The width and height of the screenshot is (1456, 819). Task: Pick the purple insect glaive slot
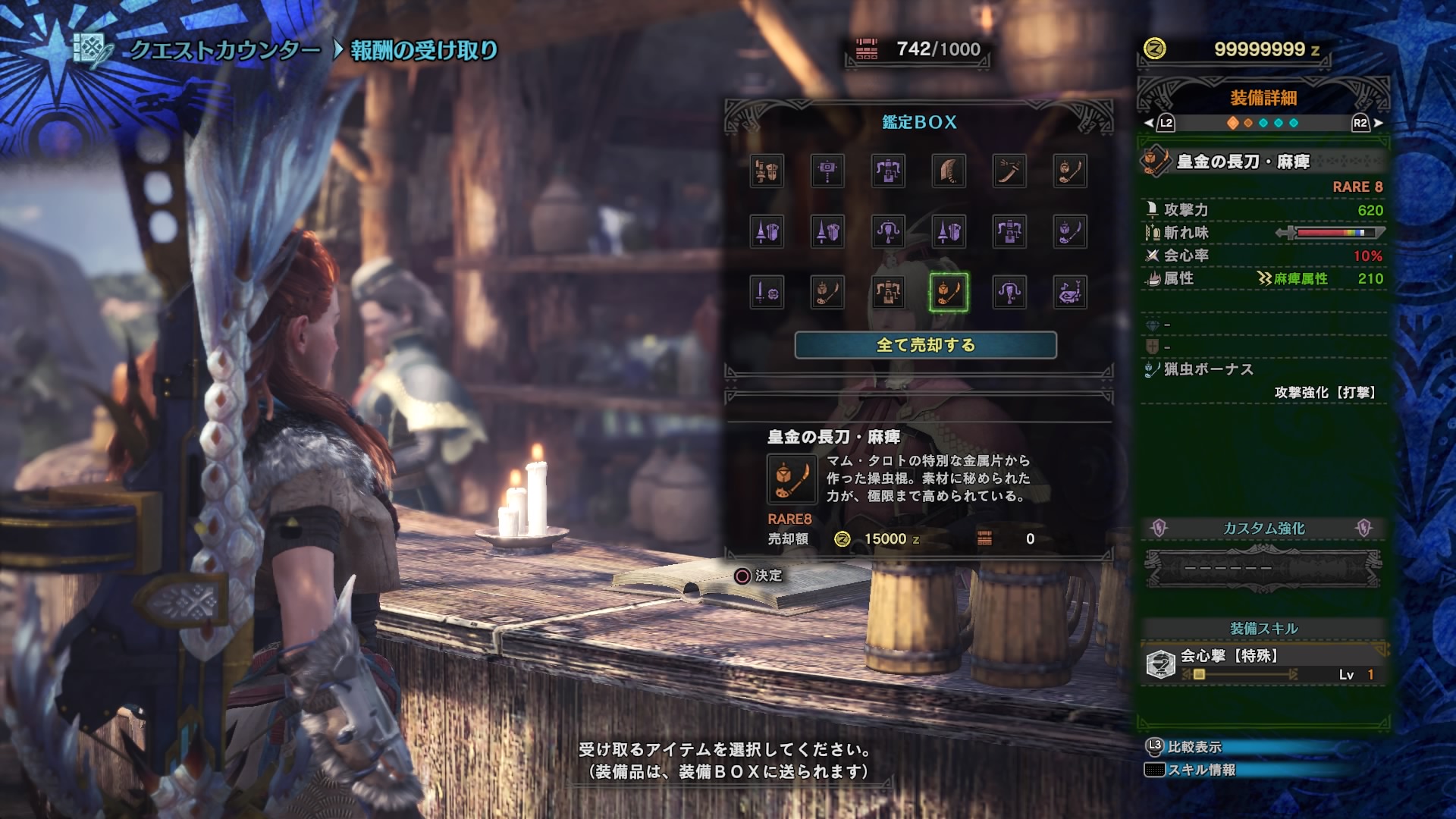point(1069,231)
